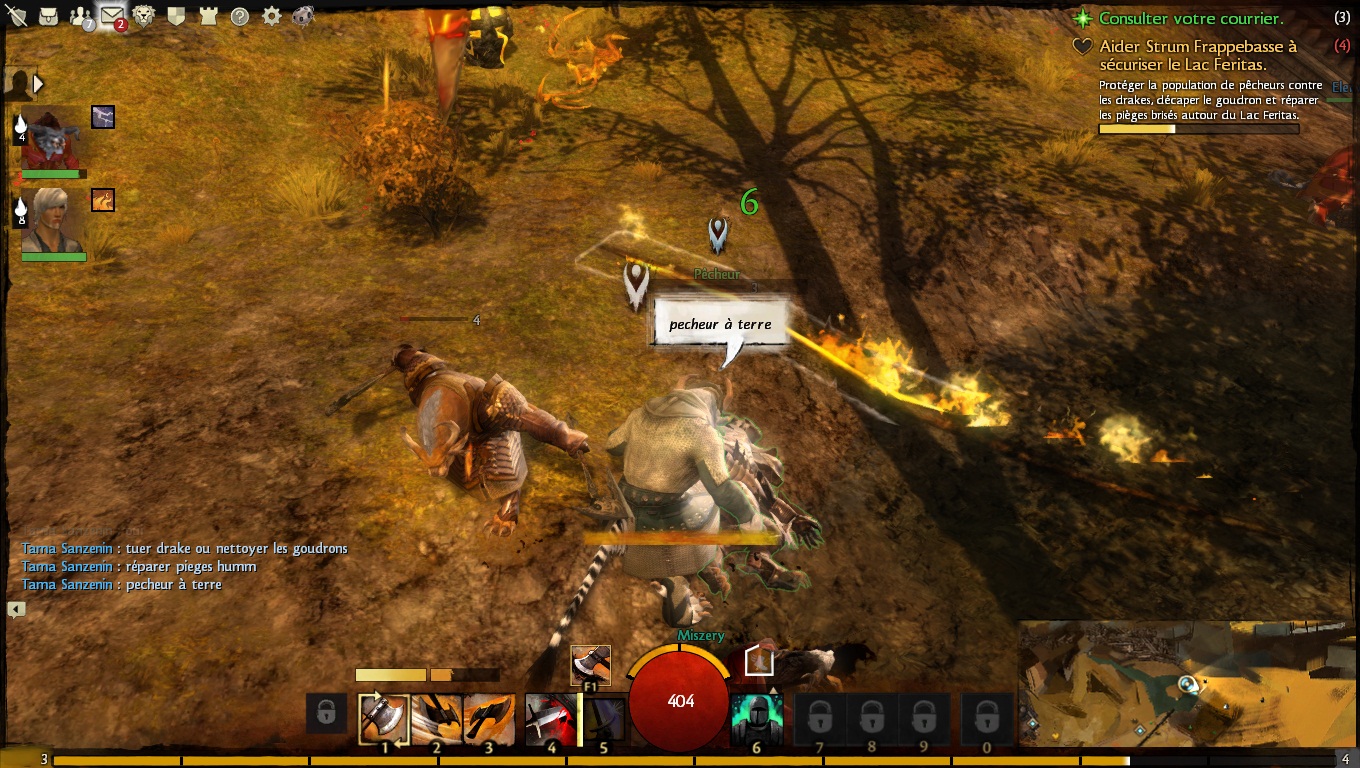Expand the chat panel arrow

(16, 609)
